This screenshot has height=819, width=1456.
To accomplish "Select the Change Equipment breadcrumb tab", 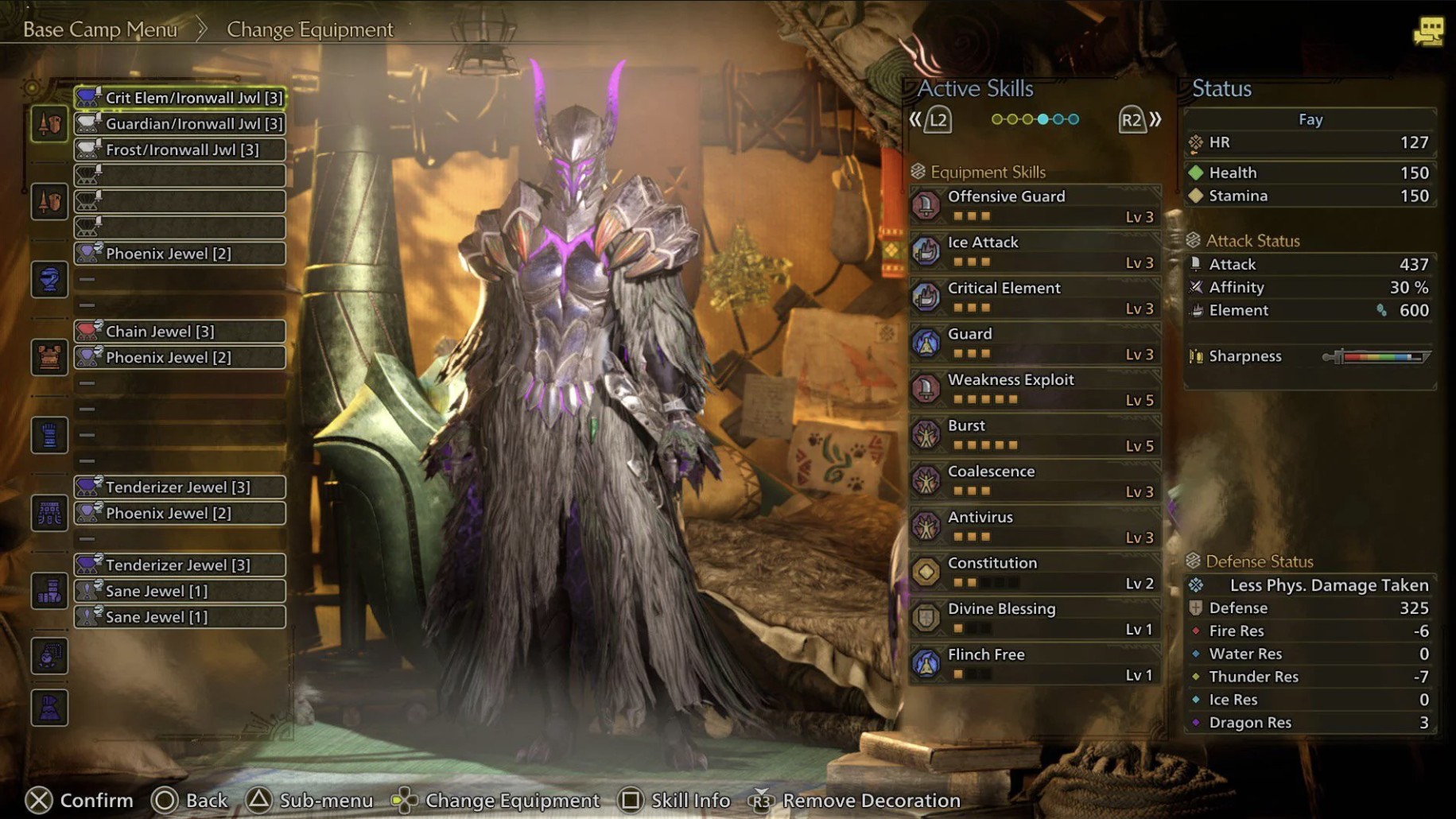I will (309, 29).
